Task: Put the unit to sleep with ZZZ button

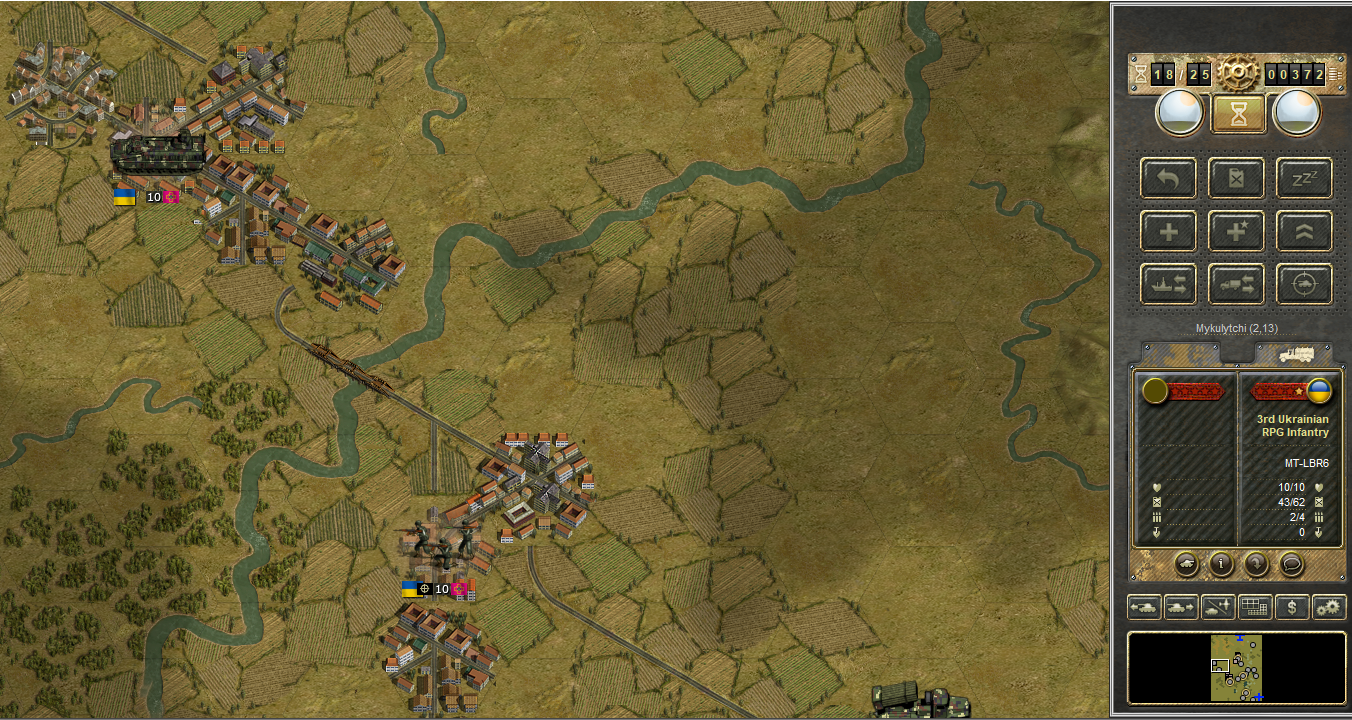Action: (1304, 179)
